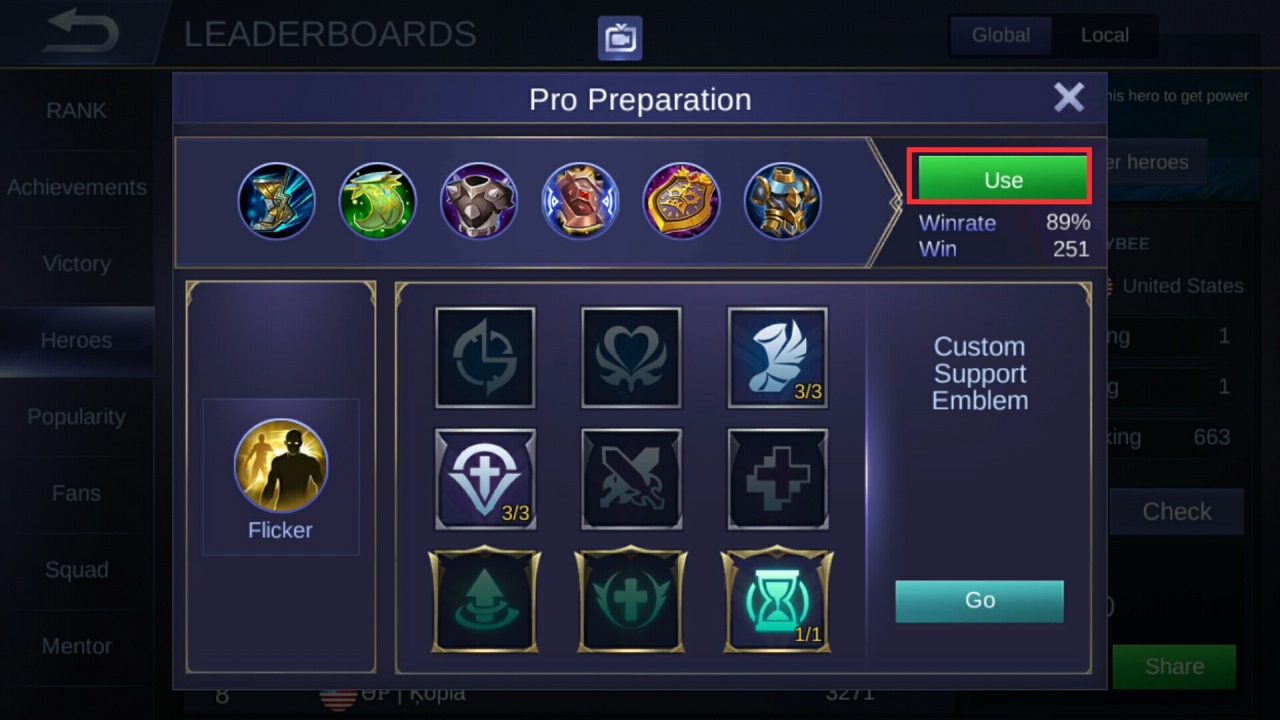Open the Squad leaderboard category
Screen dimensions: 1280x720
[x=77, y=570]
